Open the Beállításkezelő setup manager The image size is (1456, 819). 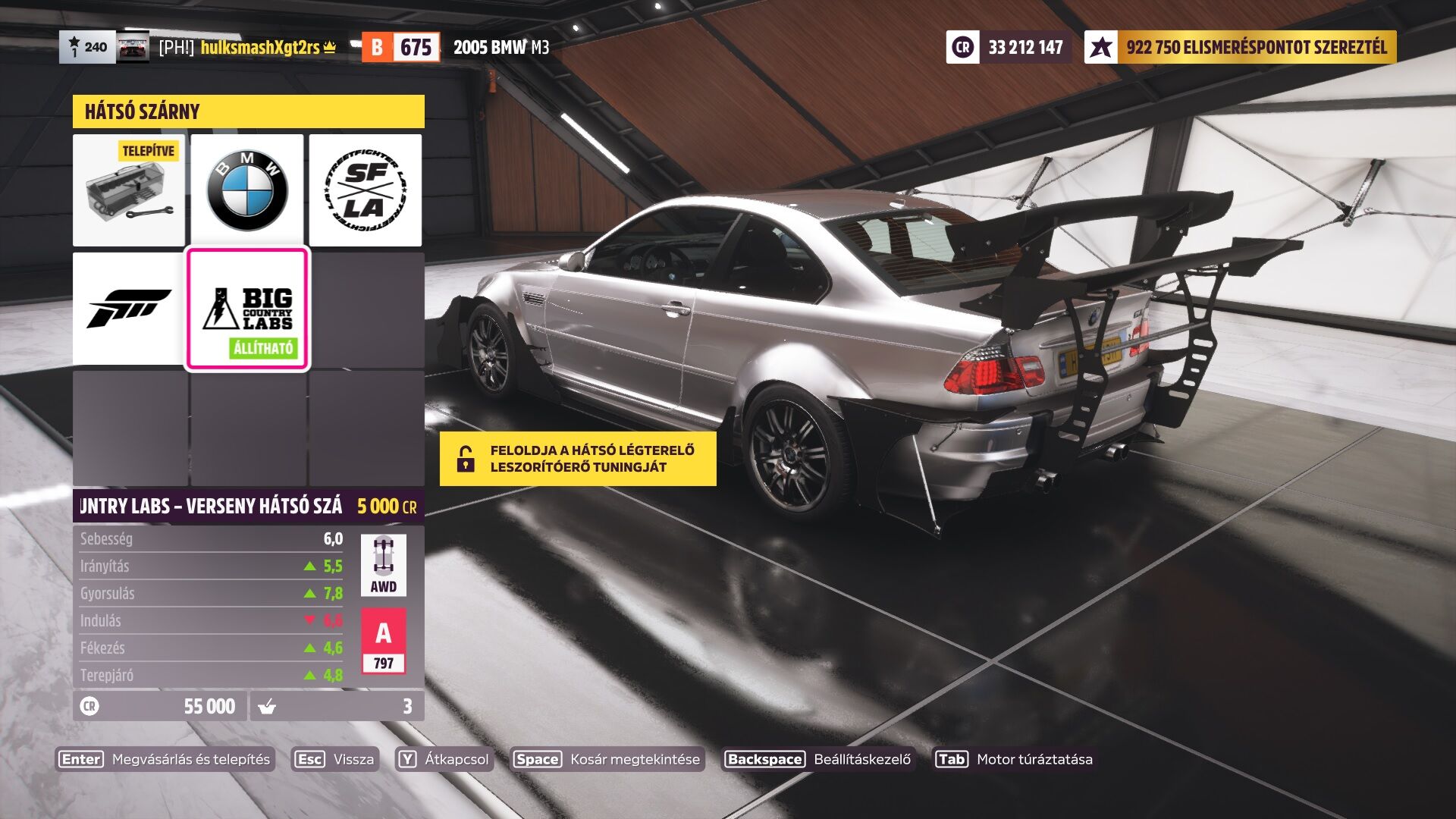tap(818, 759)
